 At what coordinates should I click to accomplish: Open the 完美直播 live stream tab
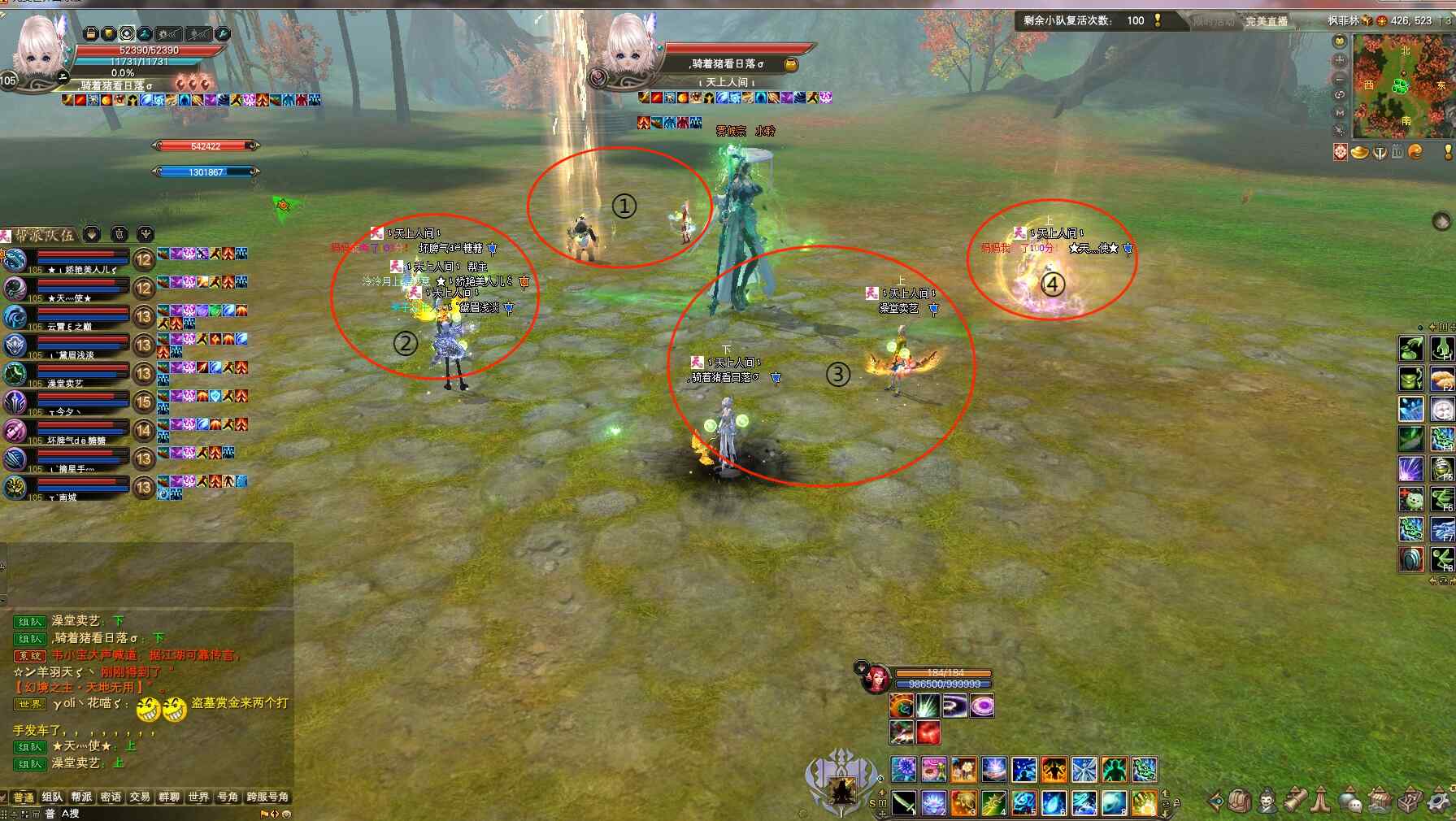click(x=1267, y=21)
